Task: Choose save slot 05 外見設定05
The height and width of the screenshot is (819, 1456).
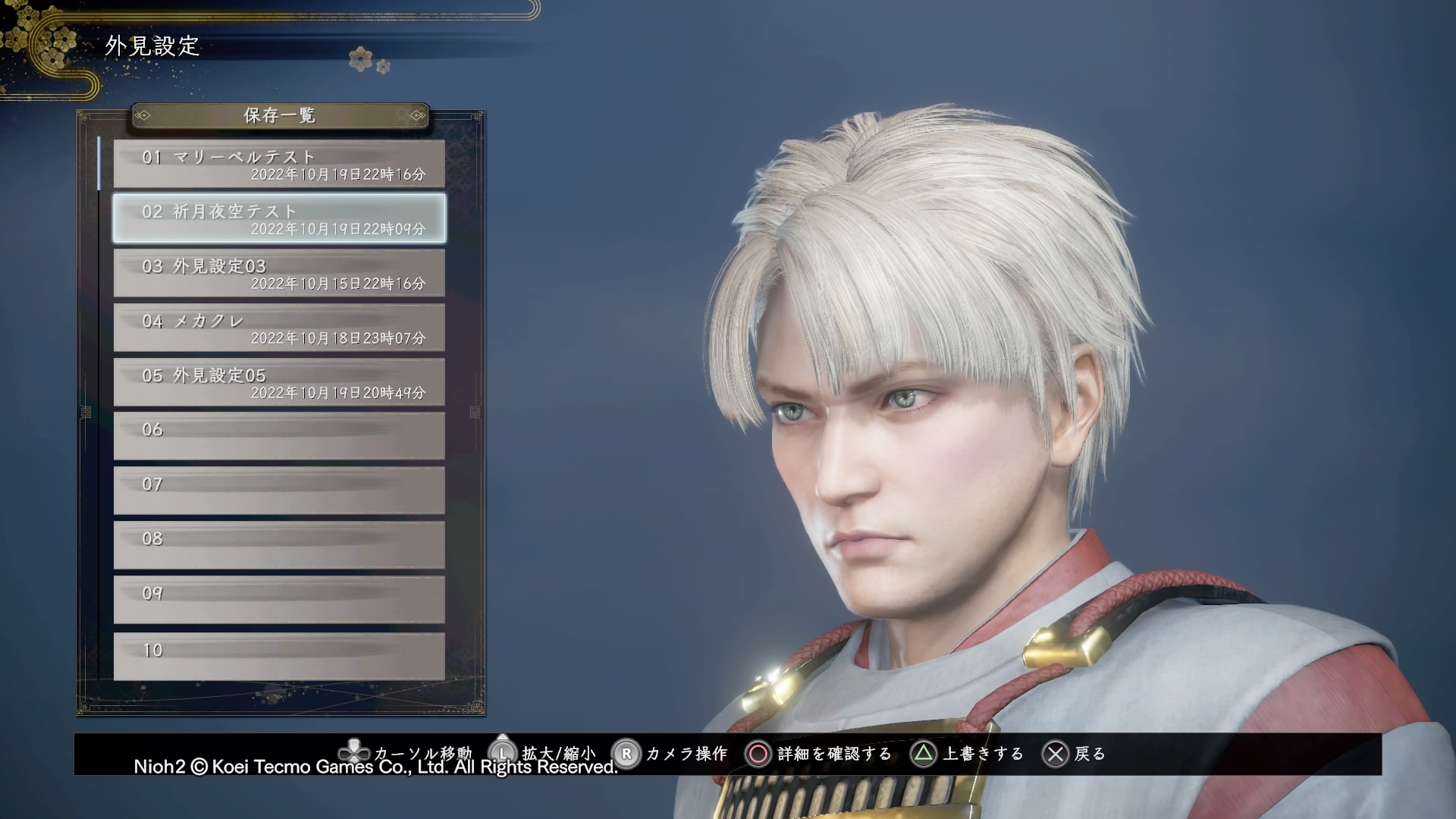Action: pyautogui.click(x=279, y=382)
